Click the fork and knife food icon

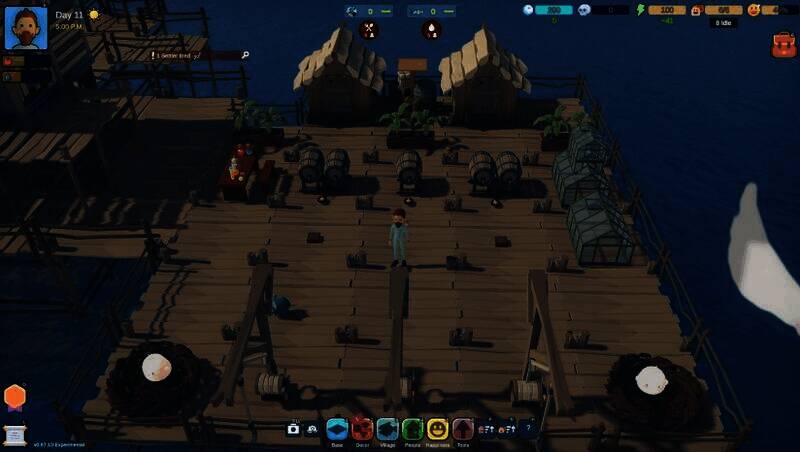369,29
